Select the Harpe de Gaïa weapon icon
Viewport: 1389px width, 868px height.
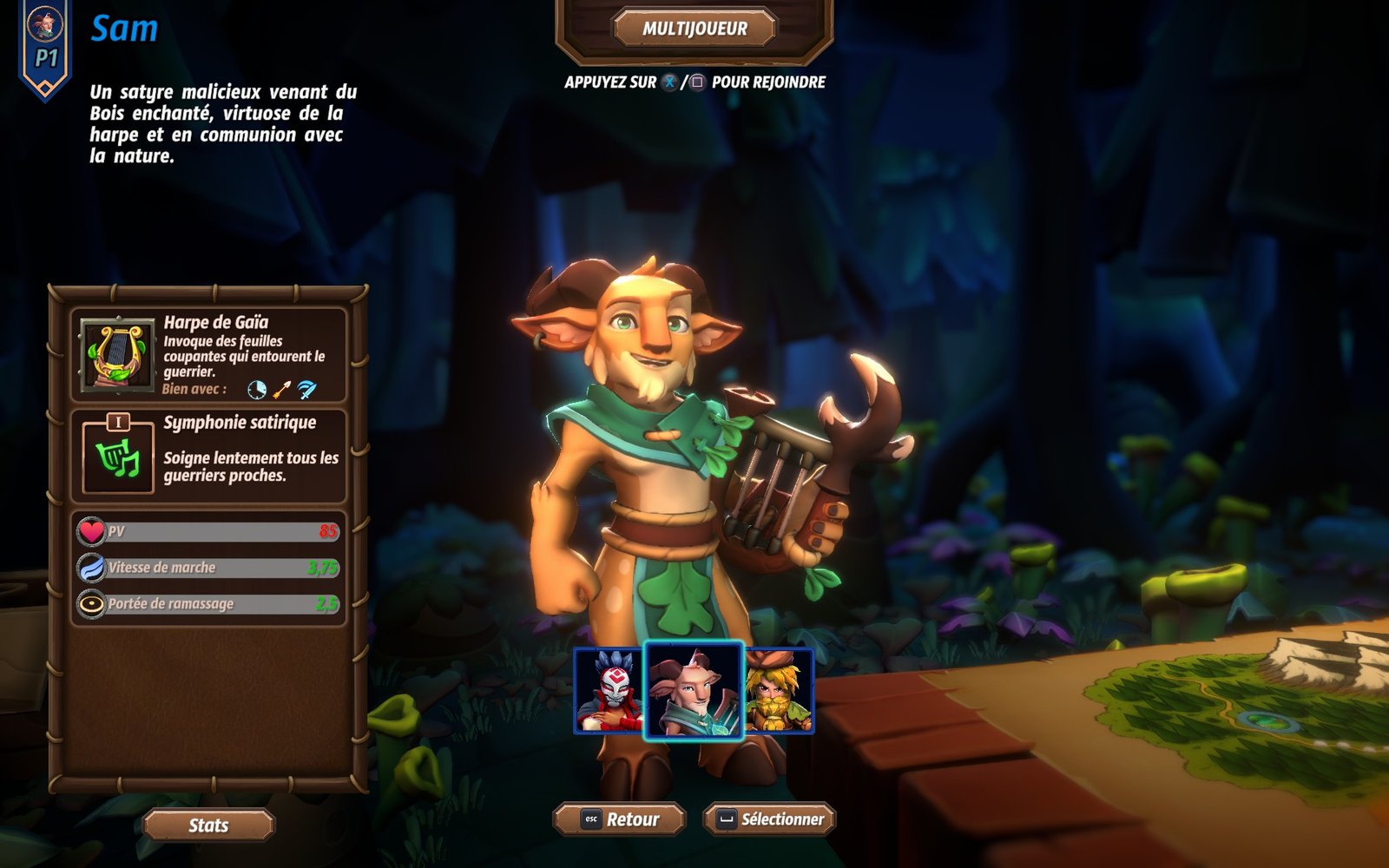coord(117,355)
